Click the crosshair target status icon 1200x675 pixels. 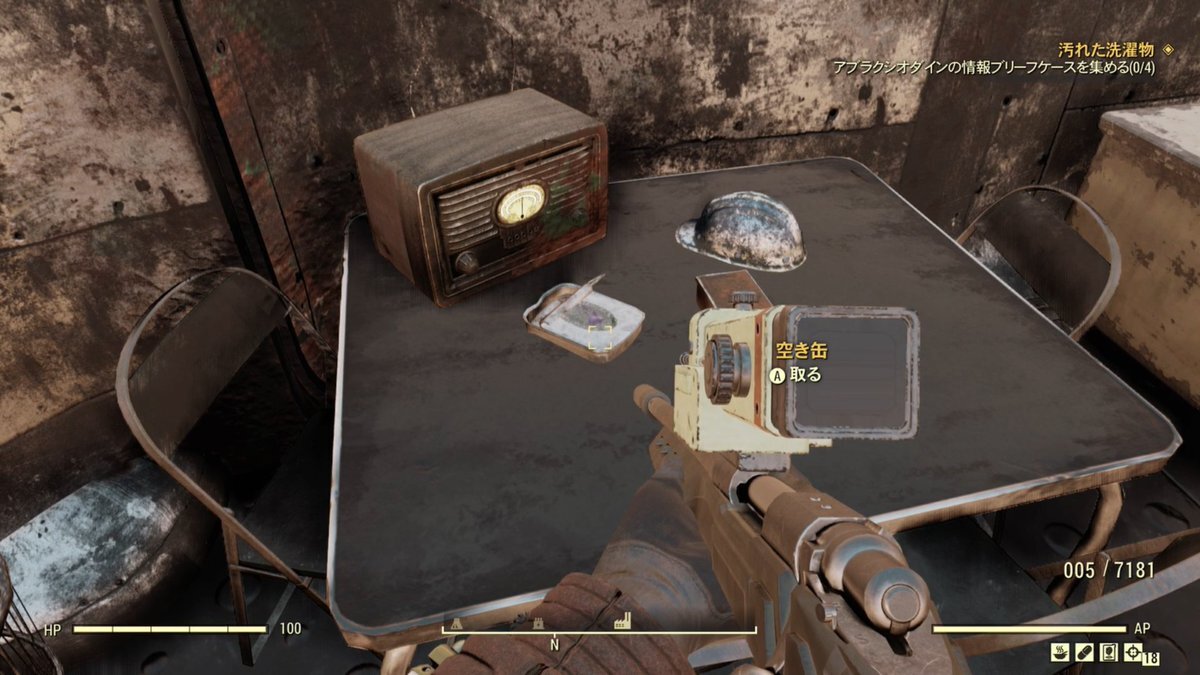pos(1131,653)
